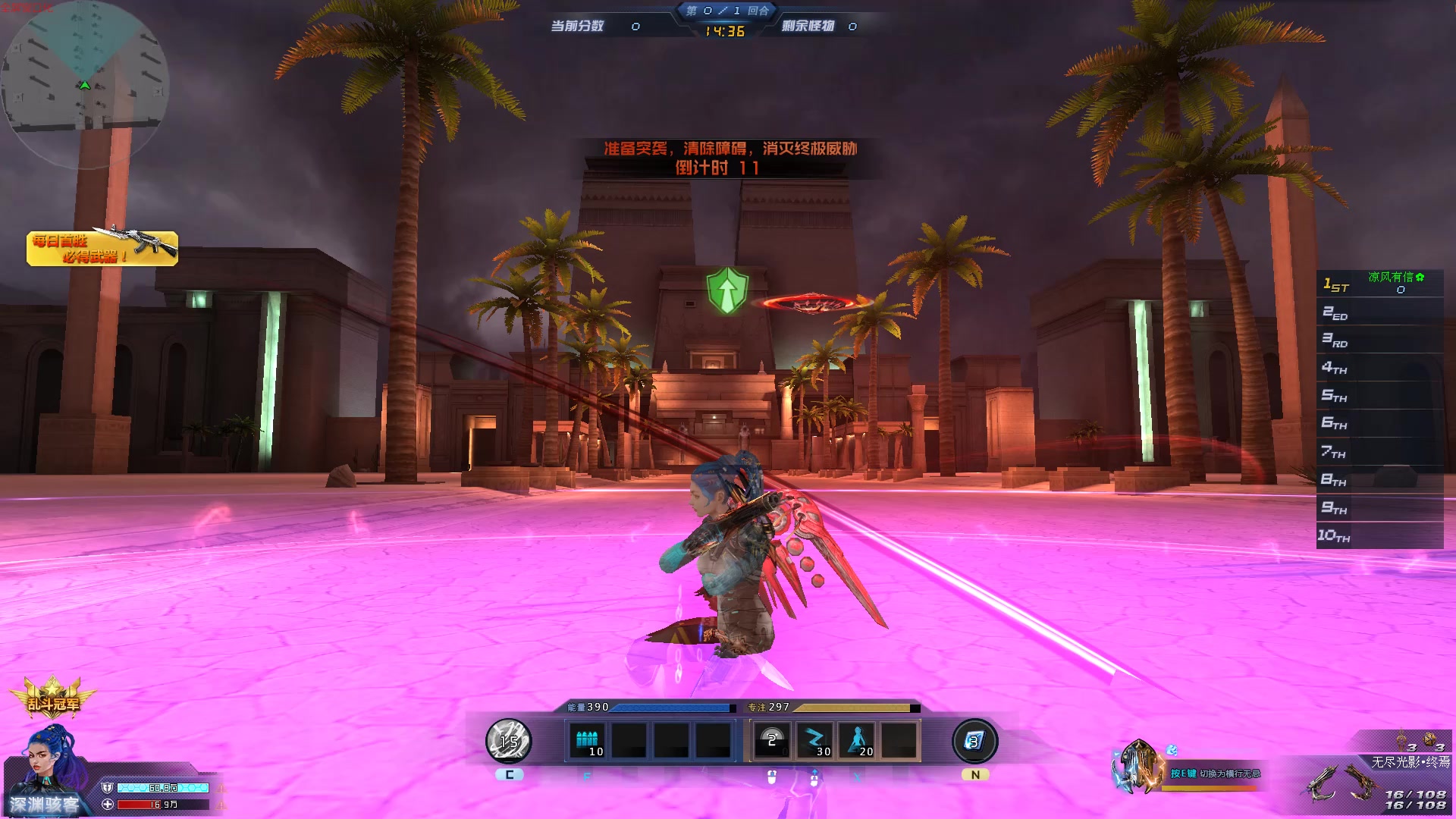This screenshot has height=819, width=1456.
Task: Open the daily first-win weapon banner
Action: click(x=102, y=248)
